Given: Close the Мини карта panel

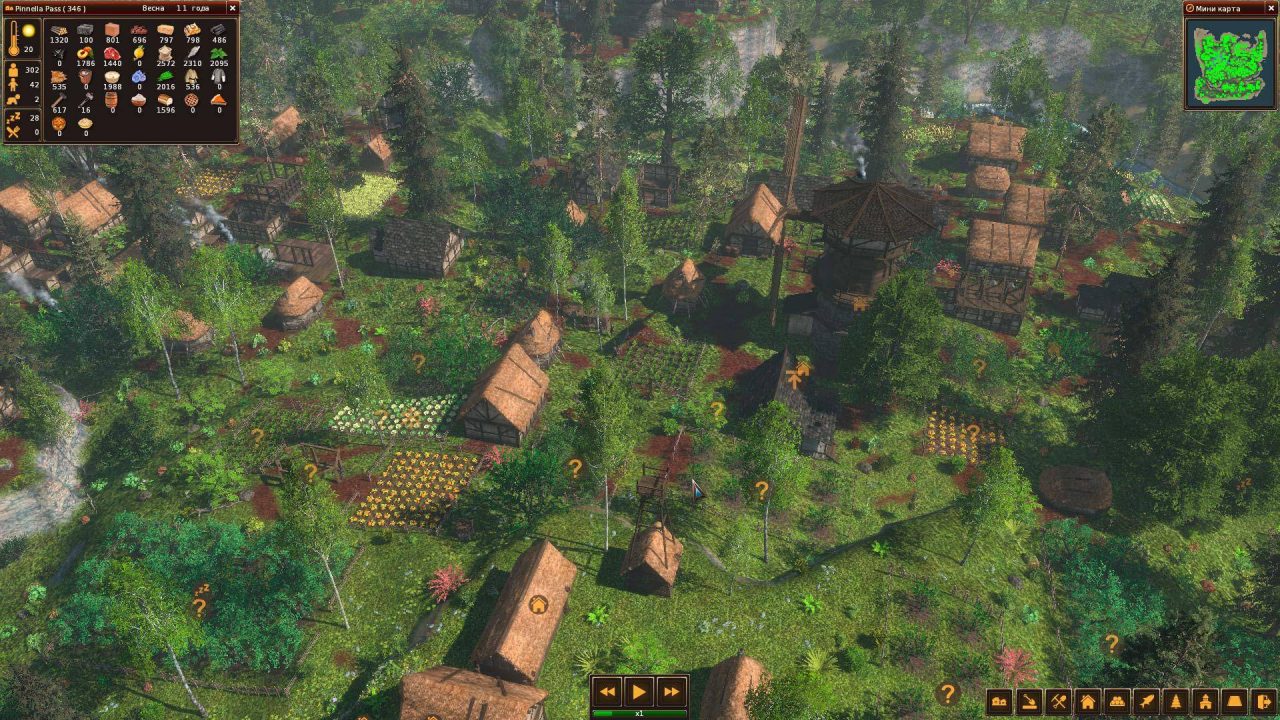Looking at the screenshot, I should pyautogui.click(x=1272, y=9).
